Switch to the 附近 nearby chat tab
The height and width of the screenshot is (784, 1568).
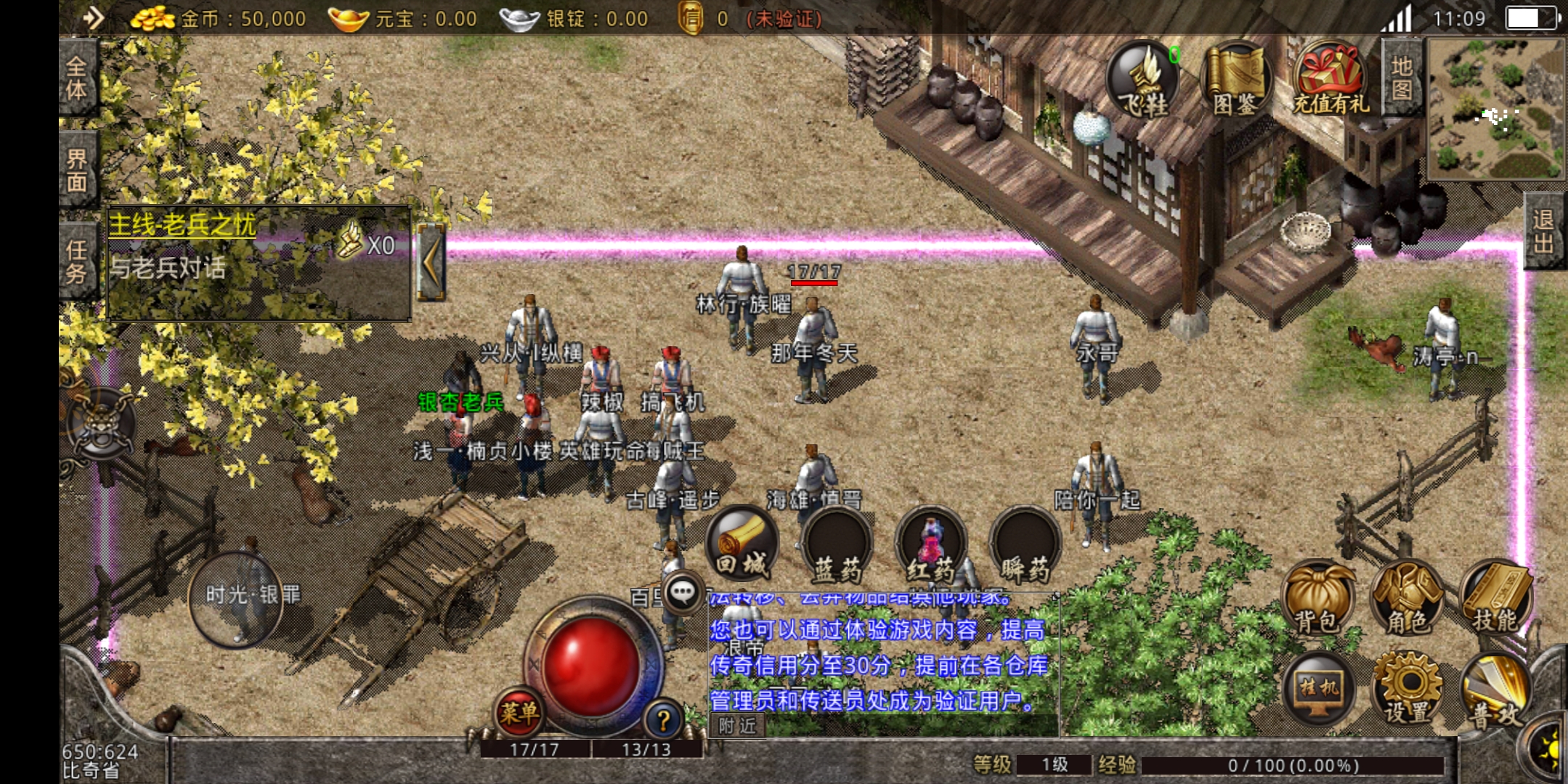pos(737,725)
